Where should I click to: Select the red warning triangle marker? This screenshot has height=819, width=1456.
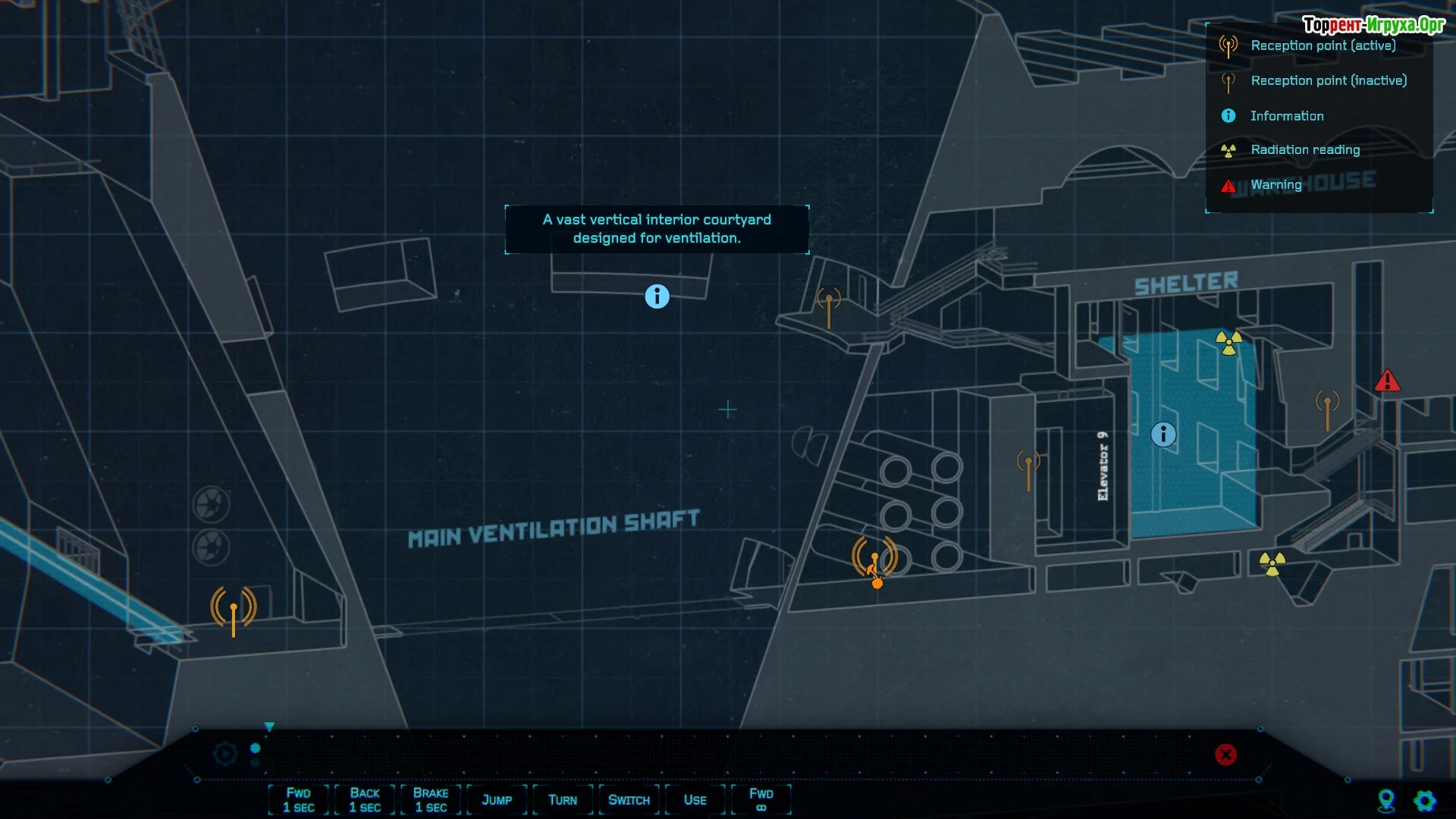1387,381
